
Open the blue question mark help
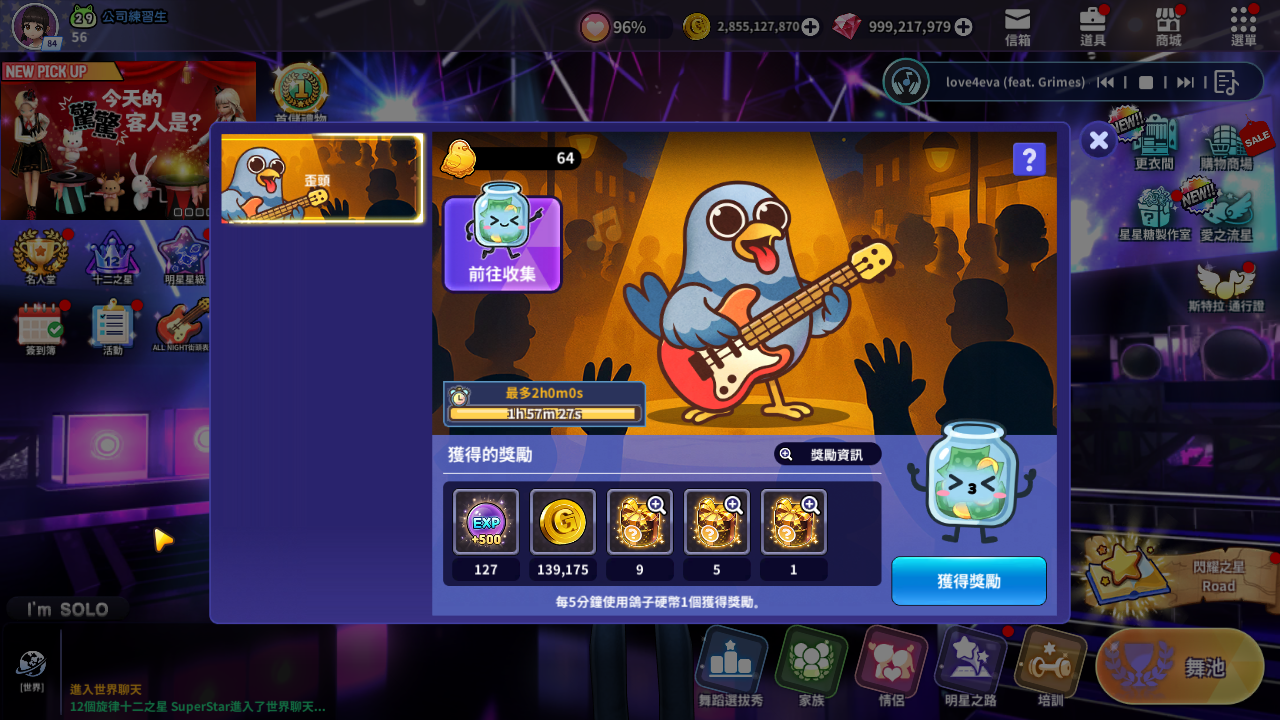click(x=1029, y=160)
